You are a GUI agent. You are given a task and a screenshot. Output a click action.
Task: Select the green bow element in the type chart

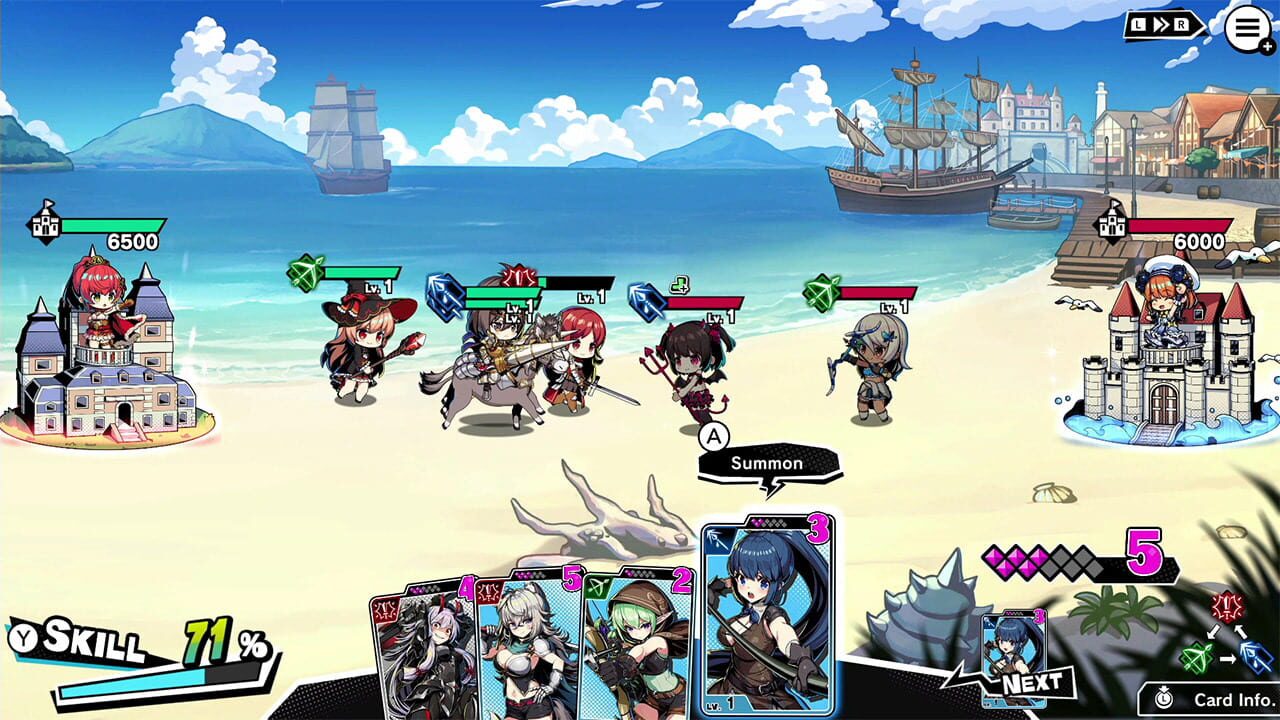(x=1198, y=655)
